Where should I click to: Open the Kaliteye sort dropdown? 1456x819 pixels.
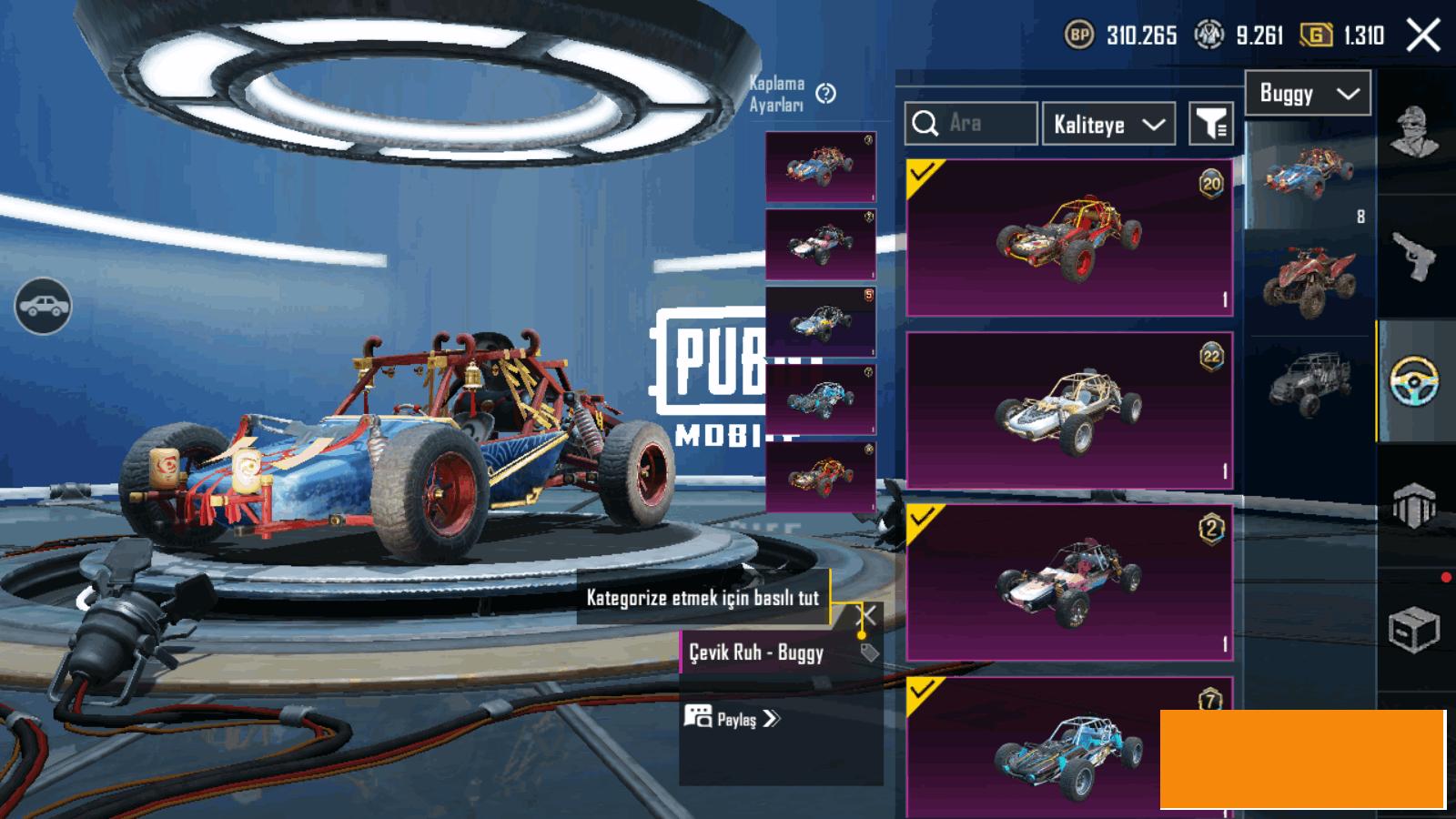(x=1108, y=124)
